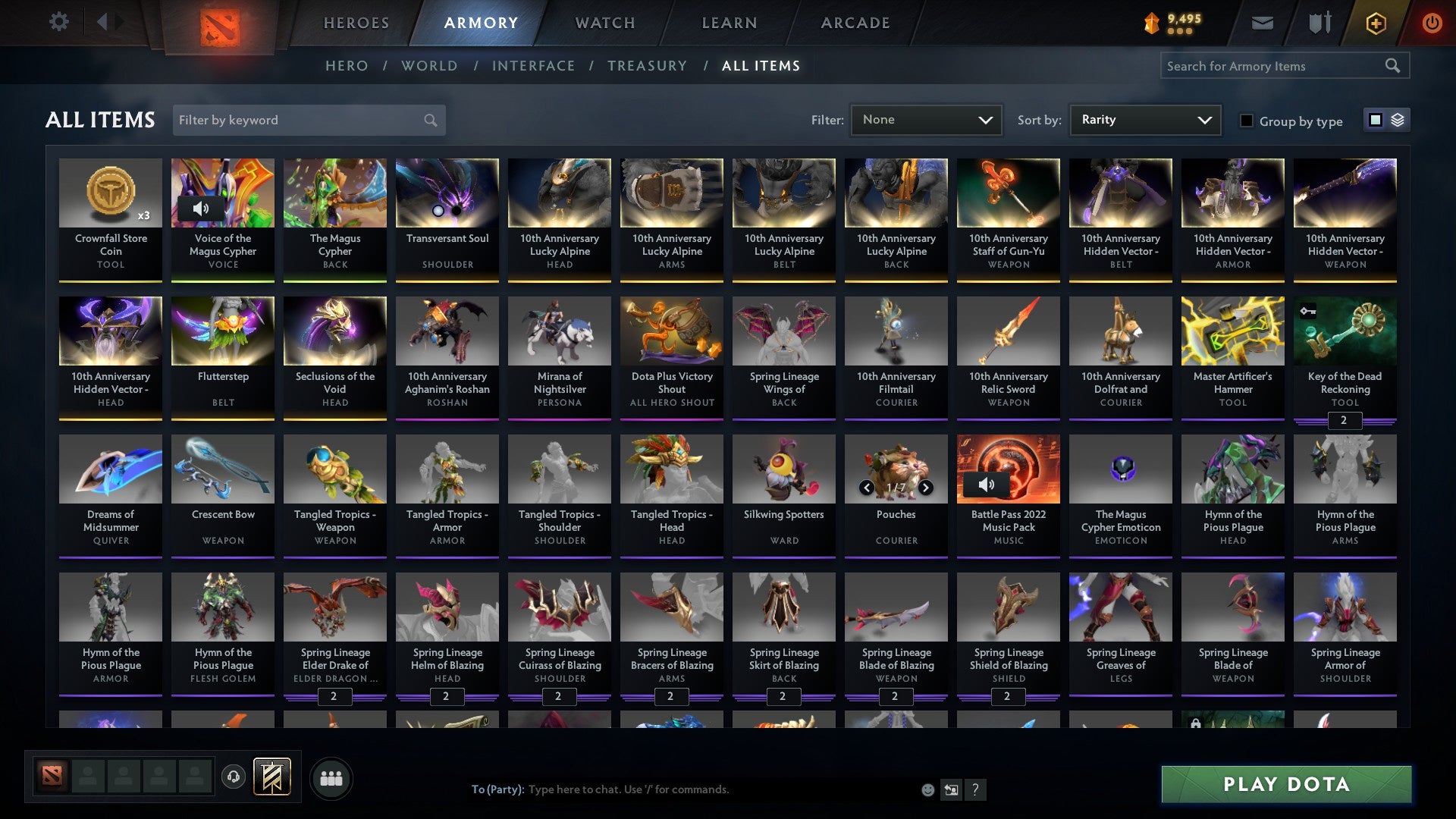Select the voice chat headset icon
This screenshot has height=819, width=1456.
pos(234,777)
